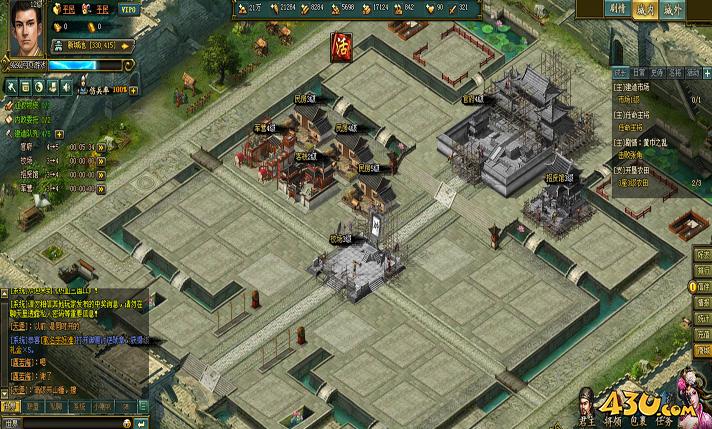Screen dimensions: 712x429
Task: Click the plus button beside 100% troop rate
Action: [136, 89]
